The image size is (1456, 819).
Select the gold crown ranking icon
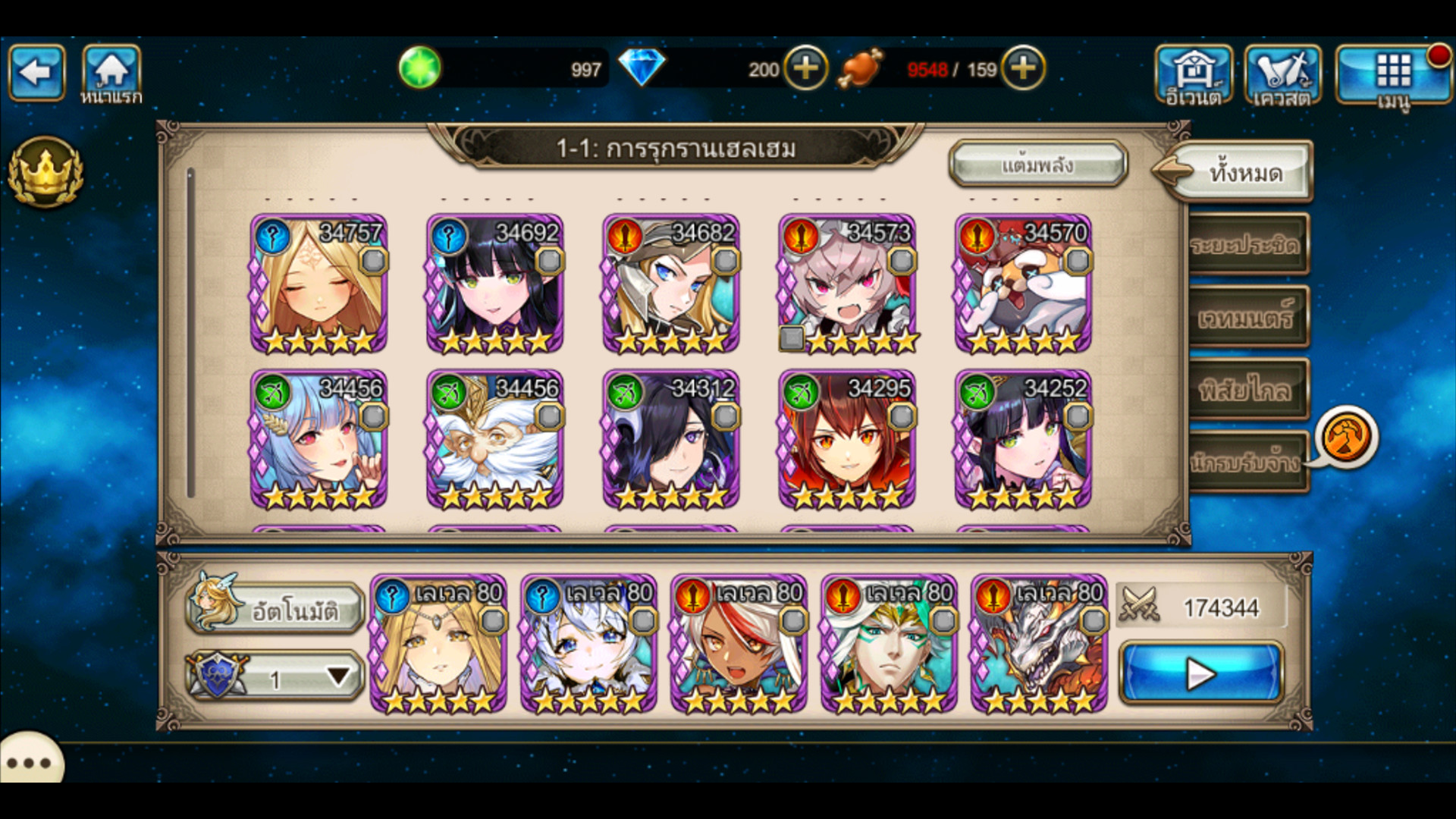(45, 173)
